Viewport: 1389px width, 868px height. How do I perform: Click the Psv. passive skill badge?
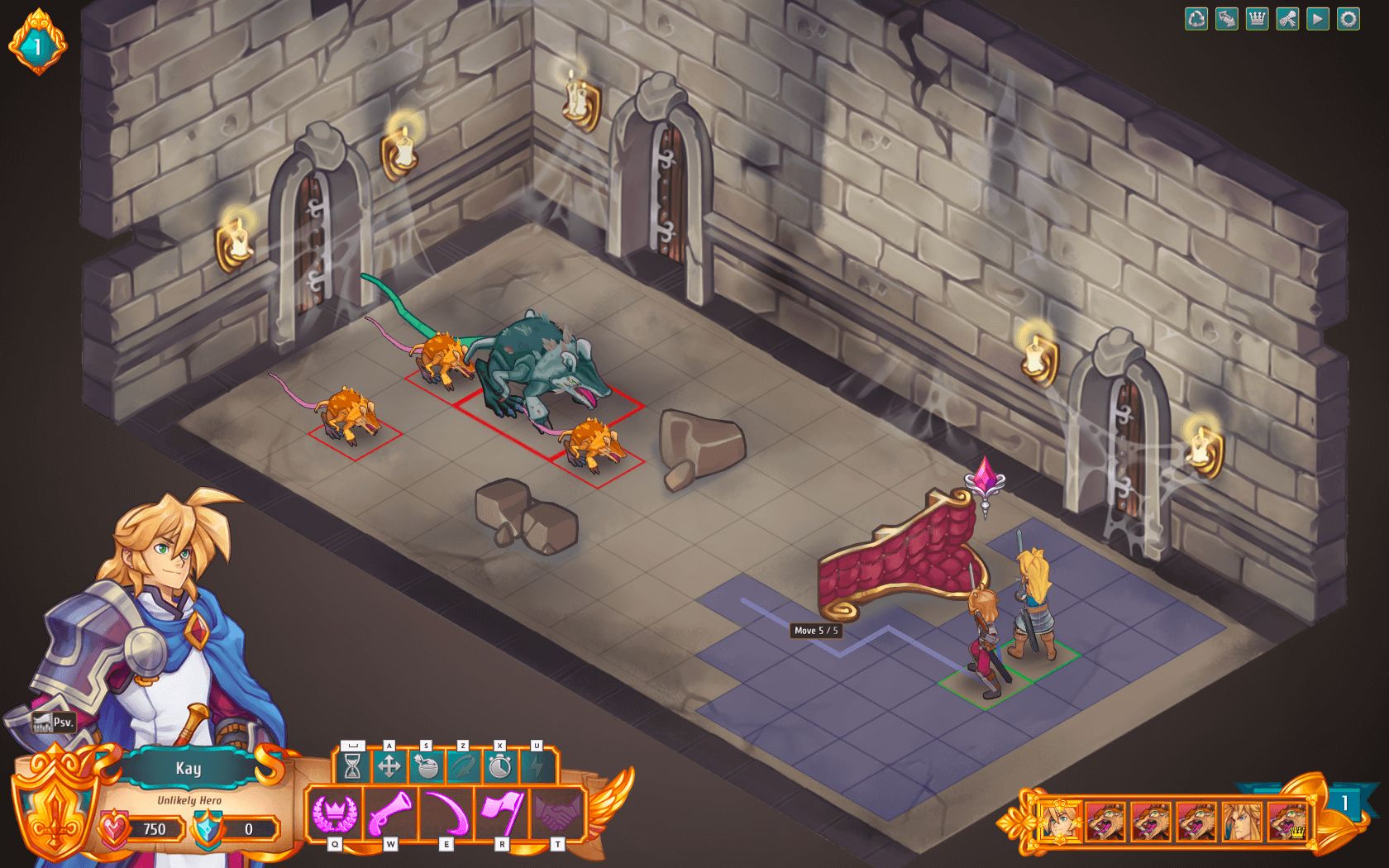tap(55, 723)
